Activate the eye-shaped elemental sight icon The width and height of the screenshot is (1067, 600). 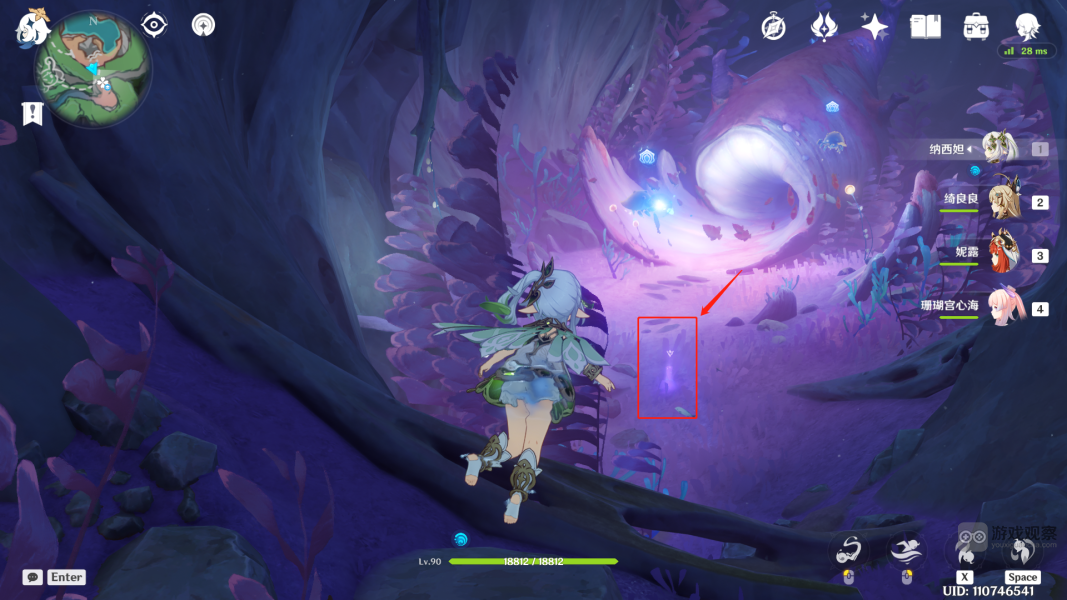[x=155, y=24]
